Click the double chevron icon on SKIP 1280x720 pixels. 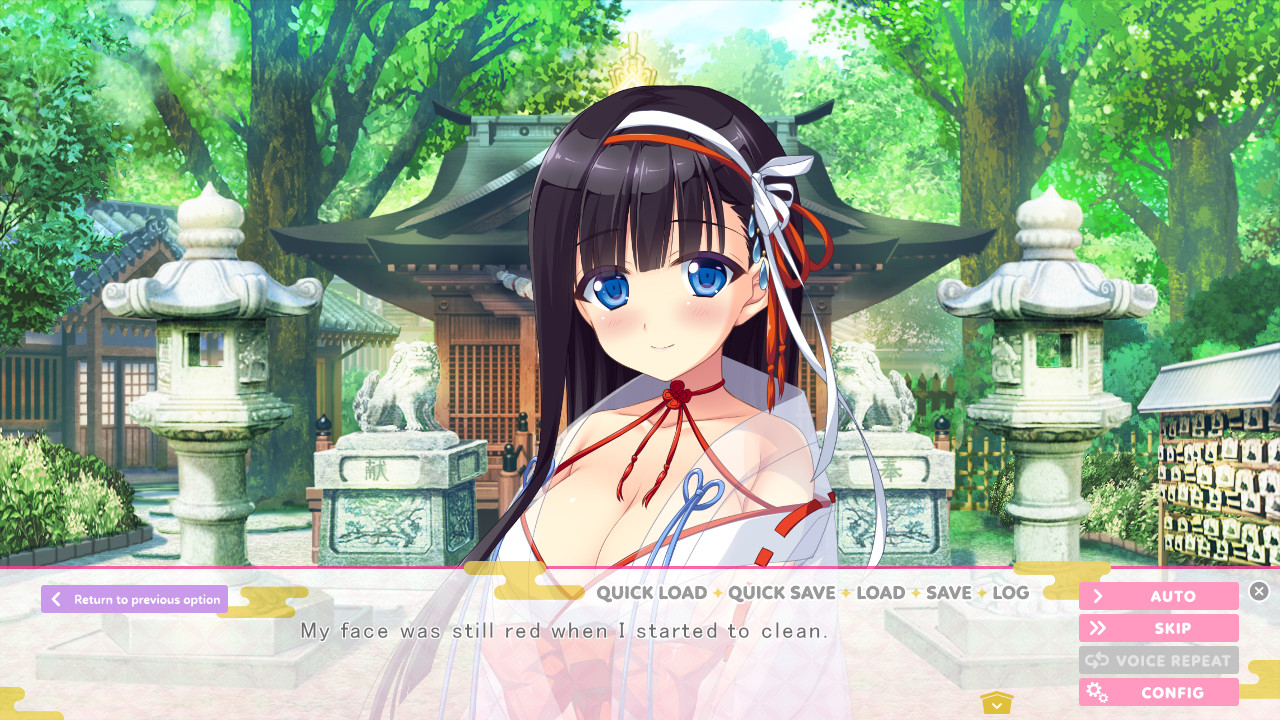tap(1098, 628)
